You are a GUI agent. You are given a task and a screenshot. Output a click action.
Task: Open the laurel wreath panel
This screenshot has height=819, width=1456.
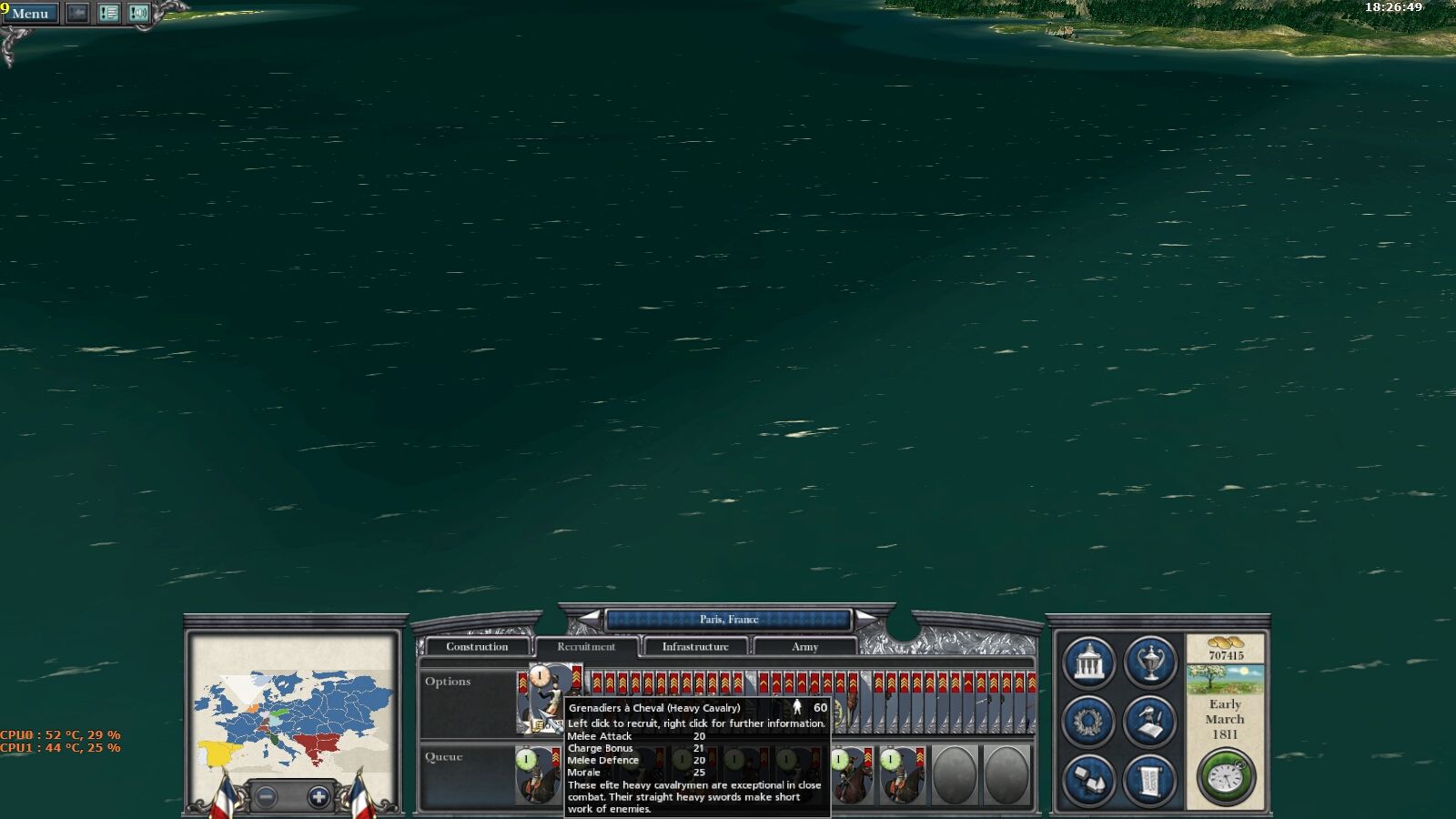click(1088, 721)
